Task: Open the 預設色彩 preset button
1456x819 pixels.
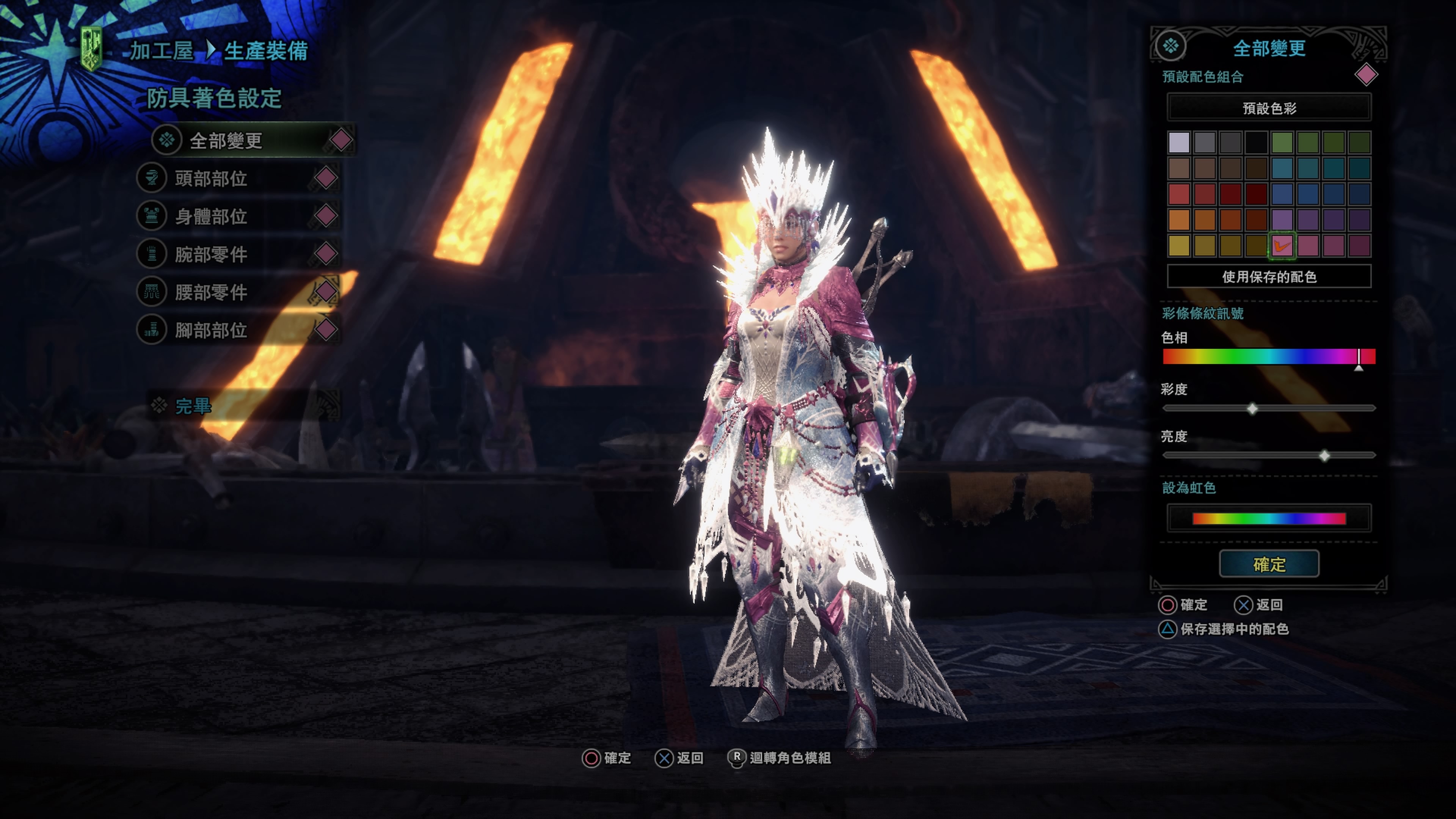Action: 1269,108
